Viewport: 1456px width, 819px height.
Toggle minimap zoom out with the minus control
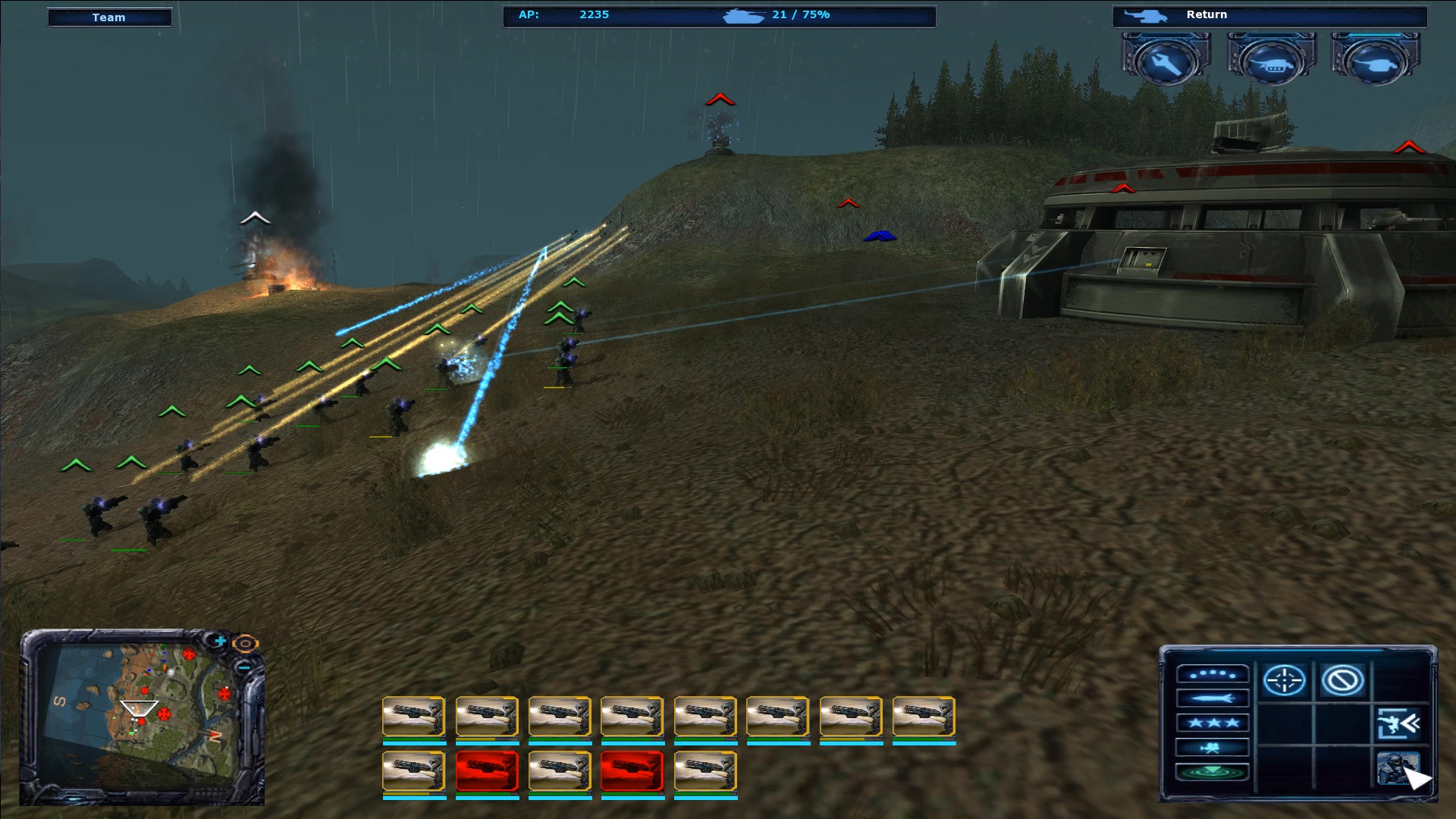point(244,667)
